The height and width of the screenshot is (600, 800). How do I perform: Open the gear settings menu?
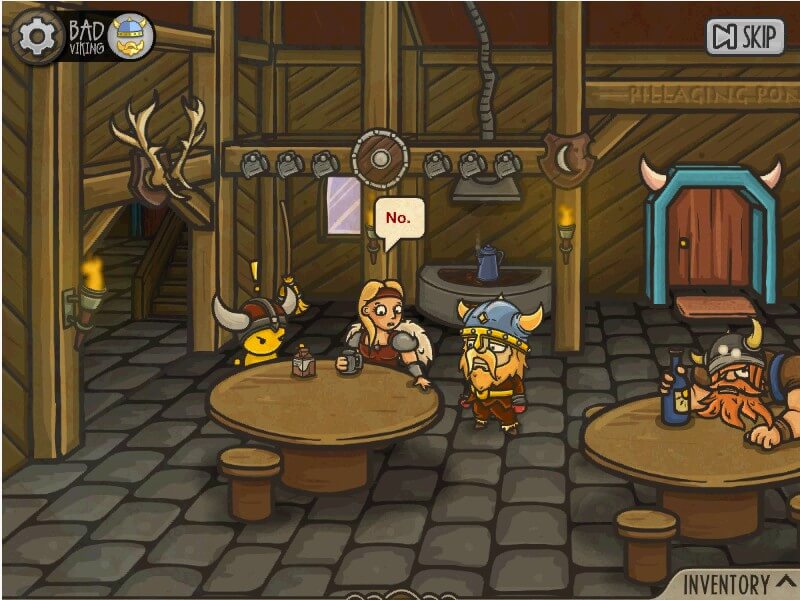[37, 36]
